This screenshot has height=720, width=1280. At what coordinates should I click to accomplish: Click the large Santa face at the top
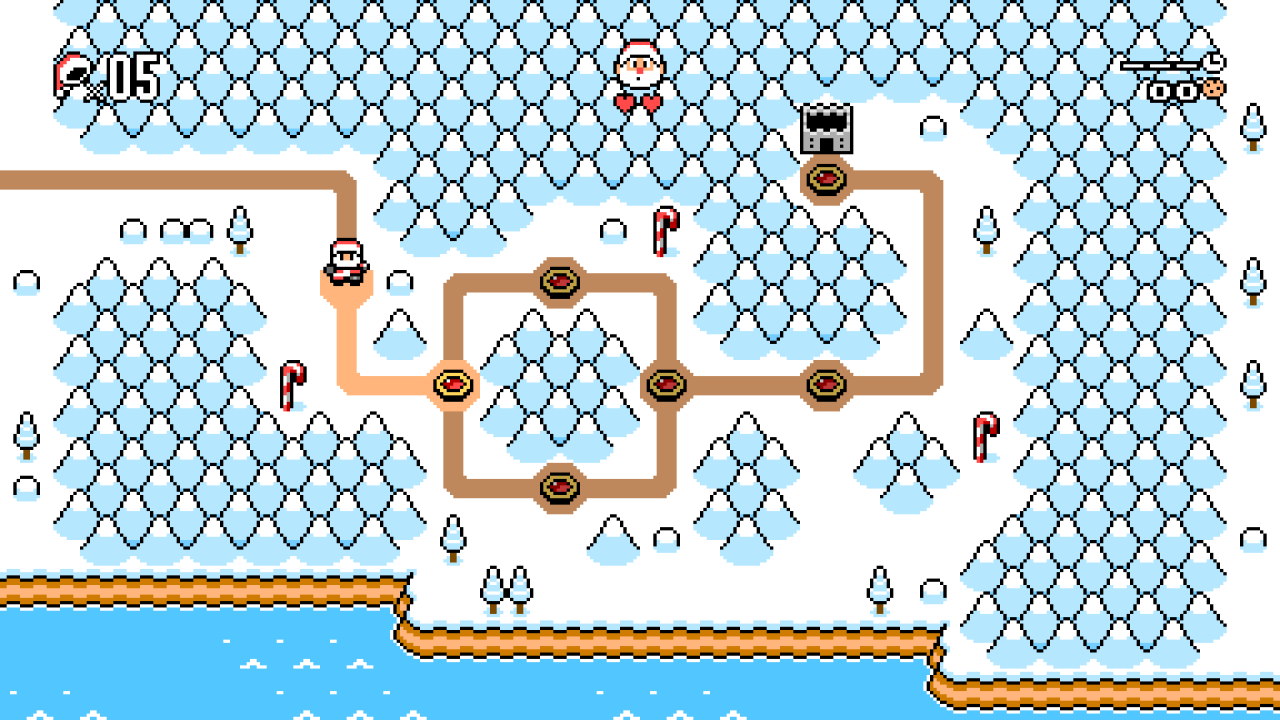pos(639,65)
